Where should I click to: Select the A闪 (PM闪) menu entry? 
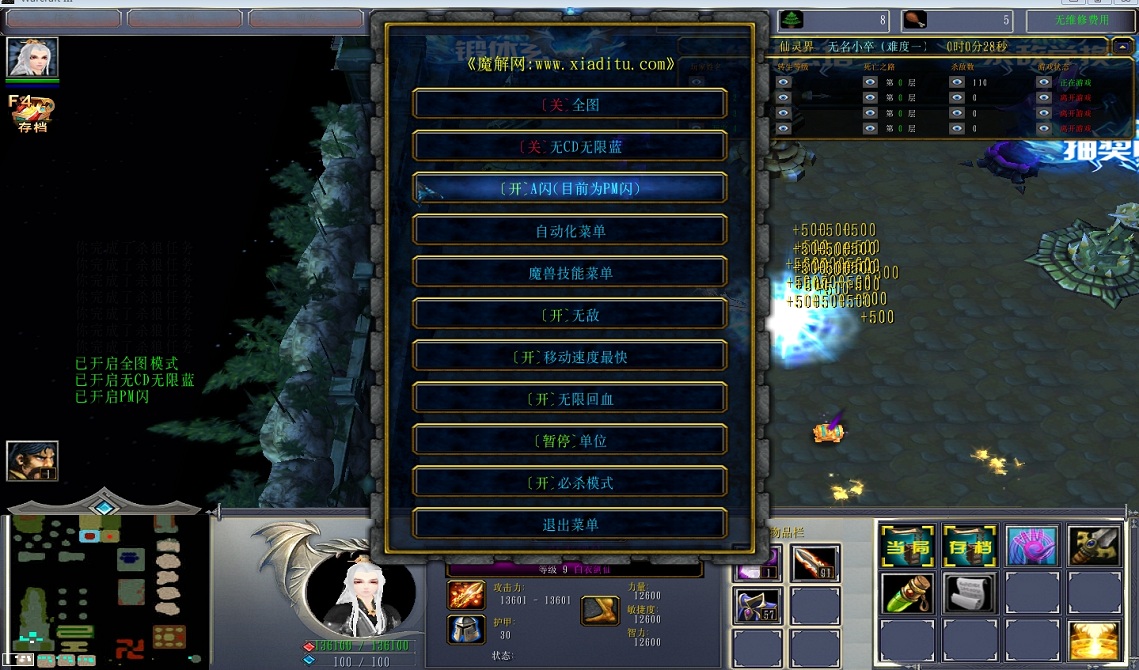pos(570,188)
